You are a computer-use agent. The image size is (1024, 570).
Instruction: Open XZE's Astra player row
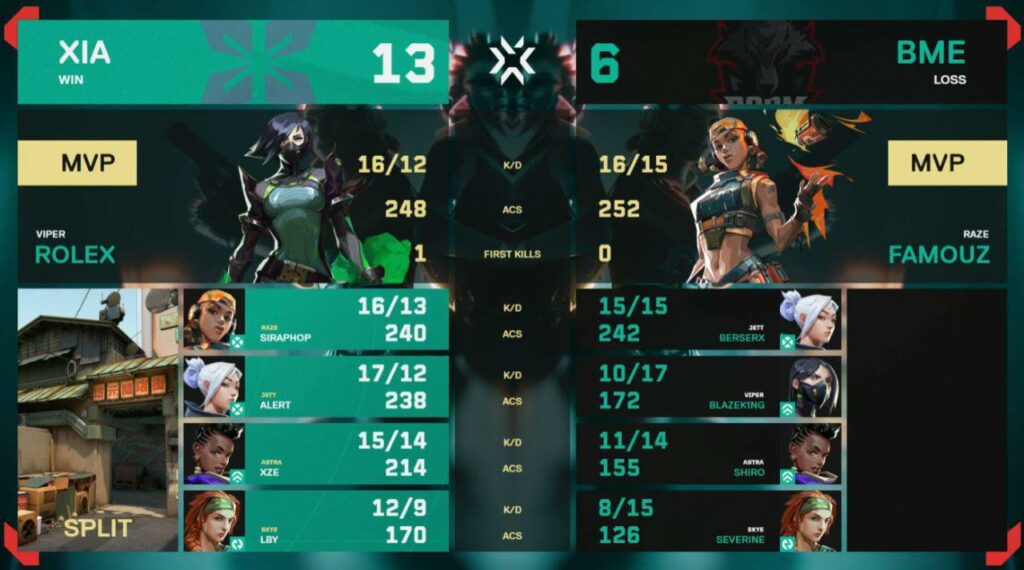pos(316,454)
